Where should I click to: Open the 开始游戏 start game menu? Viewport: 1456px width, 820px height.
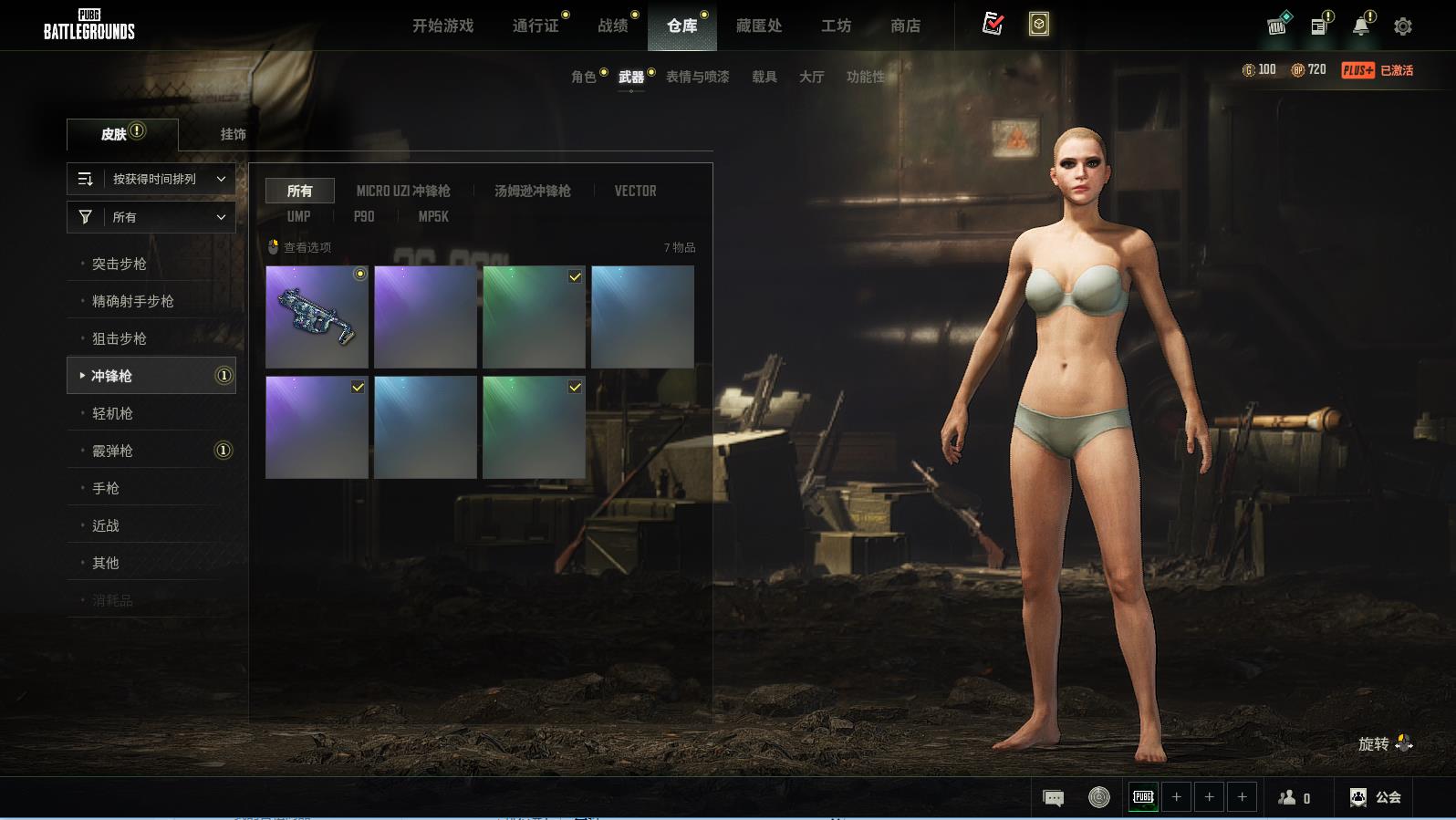(x=442, y=26)
